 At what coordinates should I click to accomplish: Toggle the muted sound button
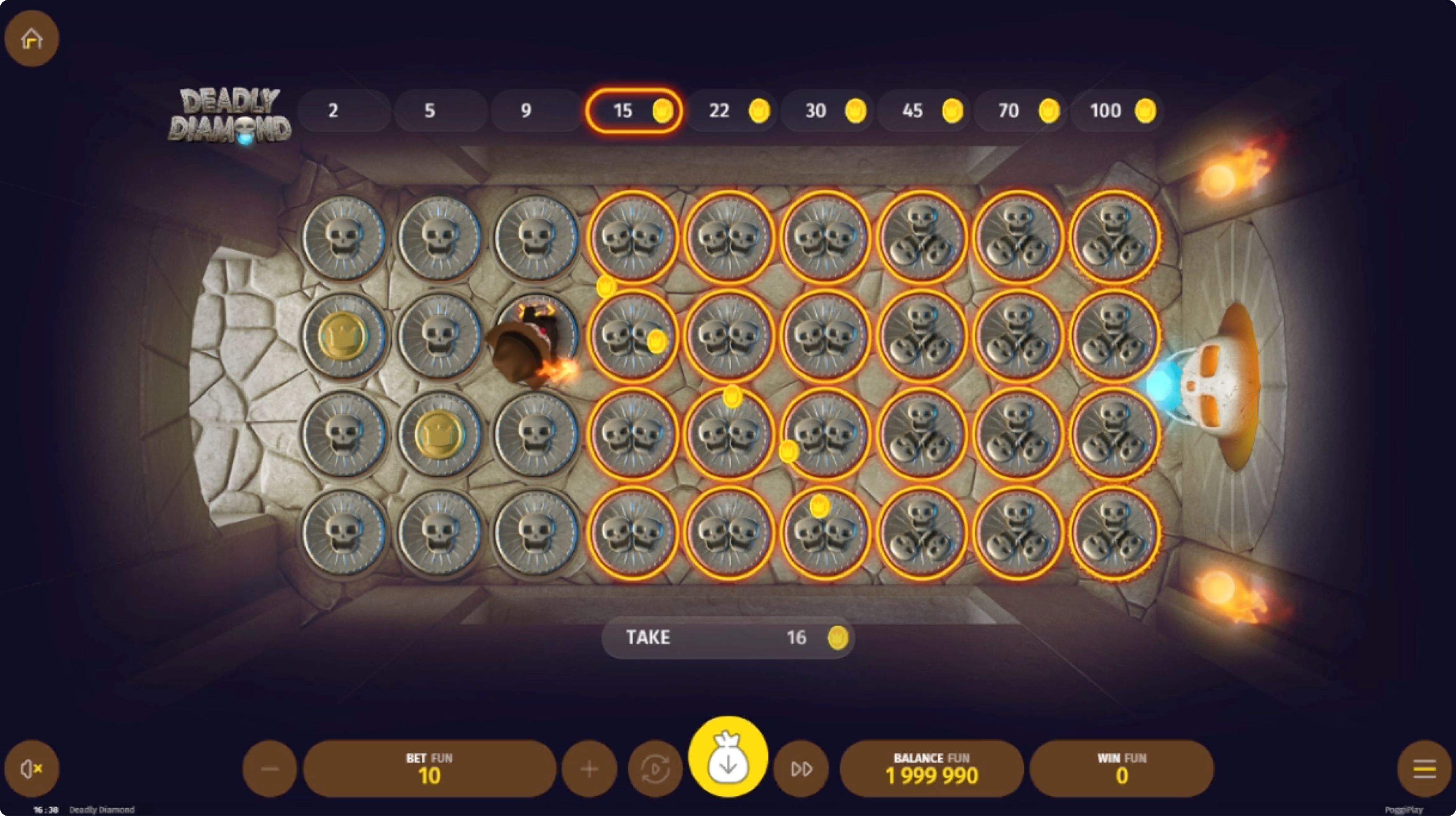coord(32,769)
